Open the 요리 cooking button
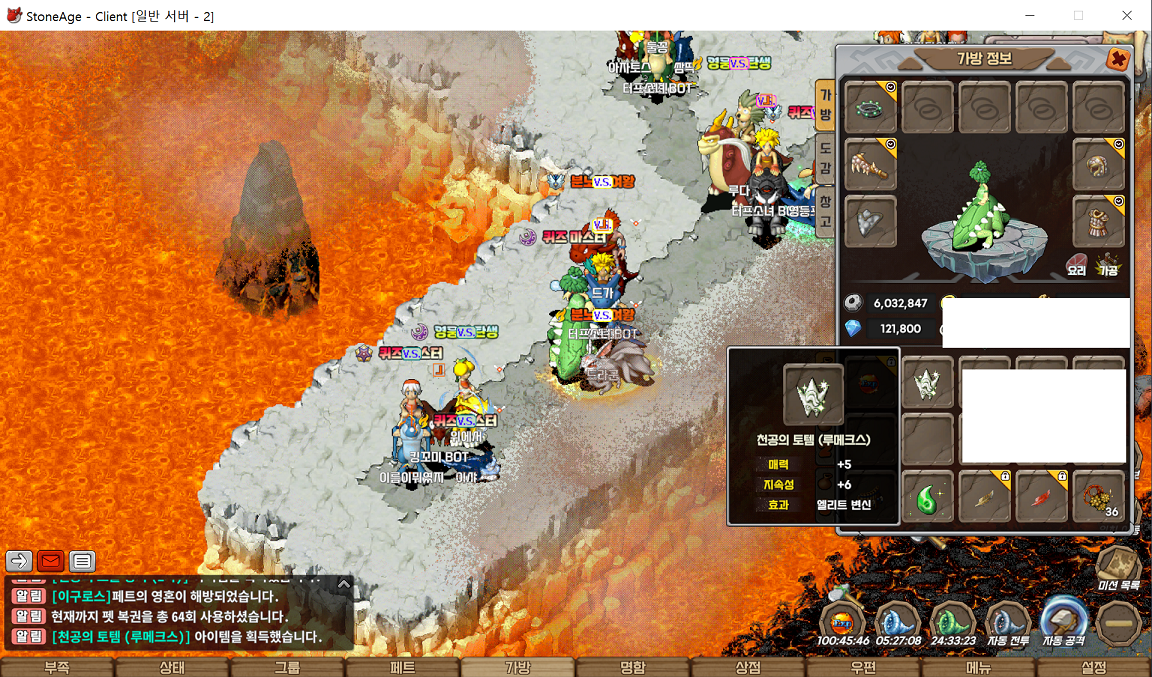 [x=1076, y=269]
